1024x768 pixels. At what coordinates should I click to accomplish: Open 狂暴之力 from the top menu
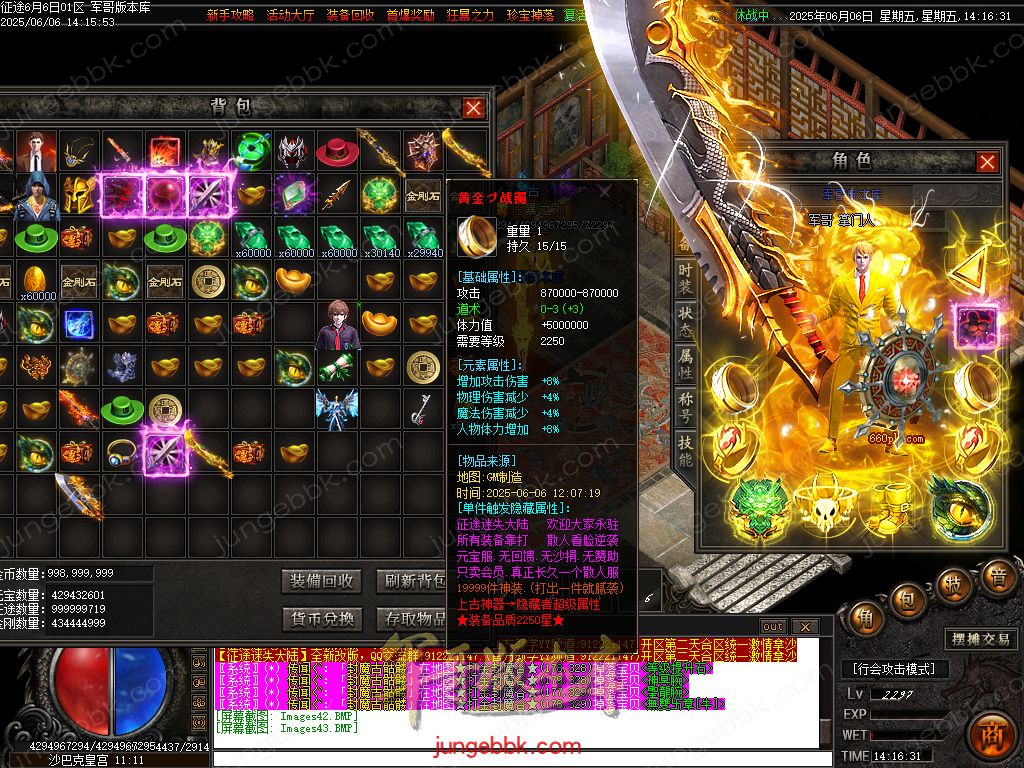coord(470,16)
